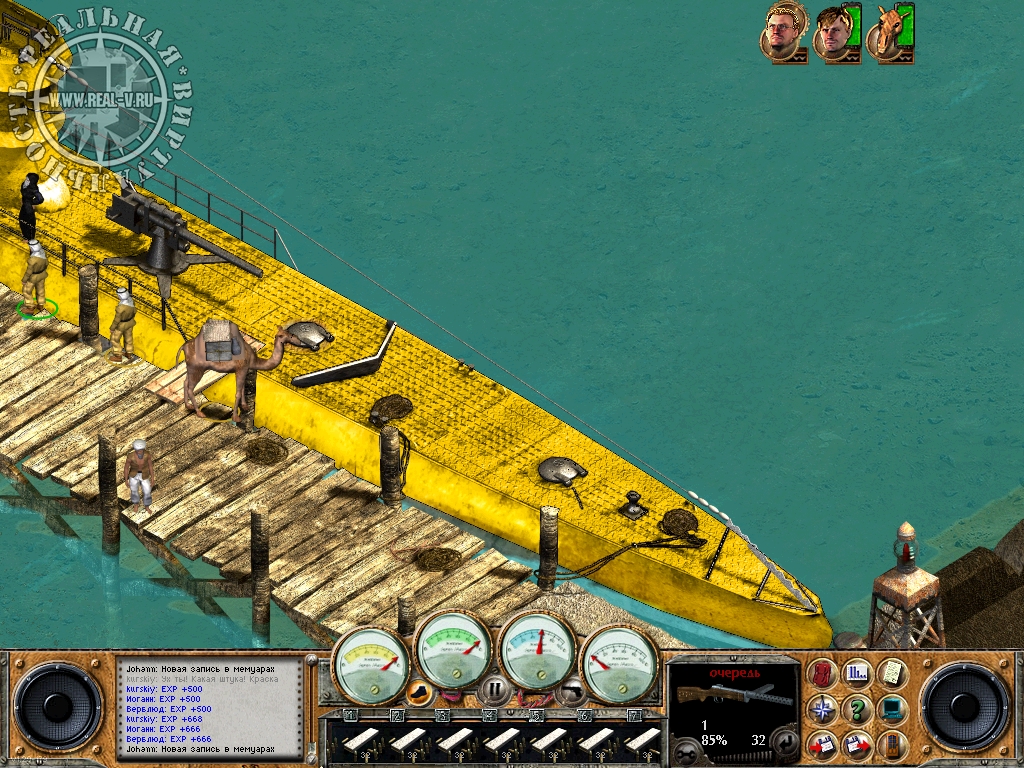Toggle the boot movement mode button
The height and width of the screenshot is (768, 1024).
coord(421,690)
